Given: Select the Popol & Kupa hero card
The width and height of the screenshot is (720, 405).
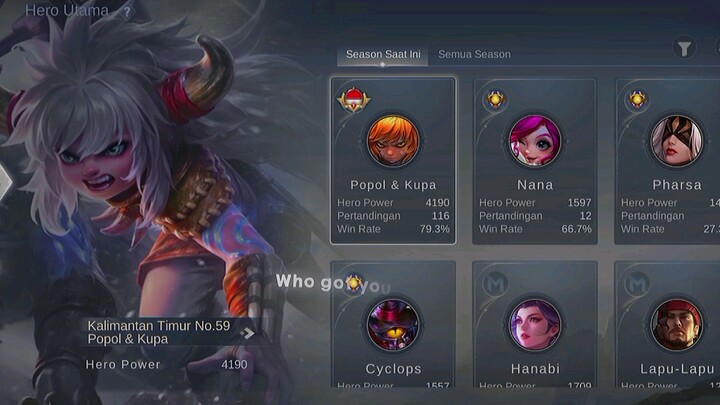Looking at the screenshot, I should pyautogui.click(x=393, y=160).
